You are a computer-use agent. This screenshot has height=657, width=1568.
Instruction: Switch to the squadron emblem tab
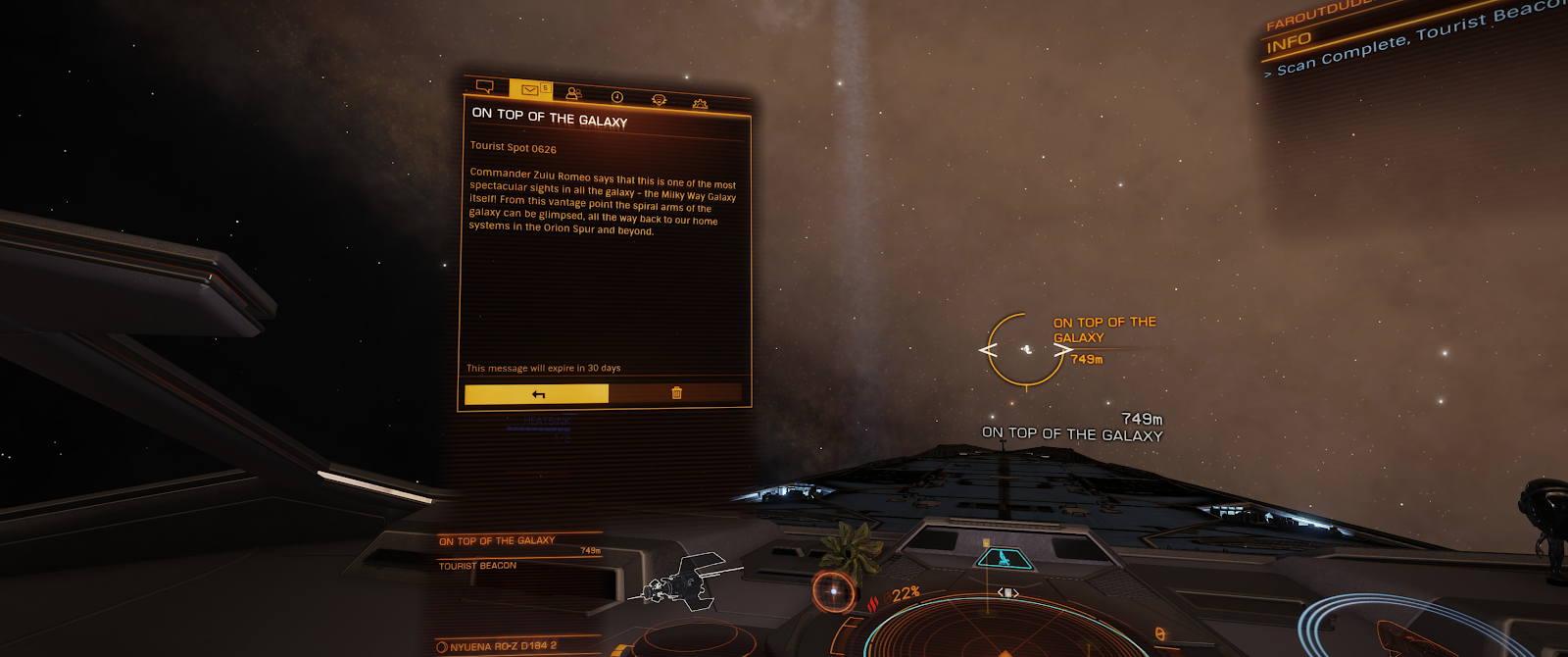659,99
